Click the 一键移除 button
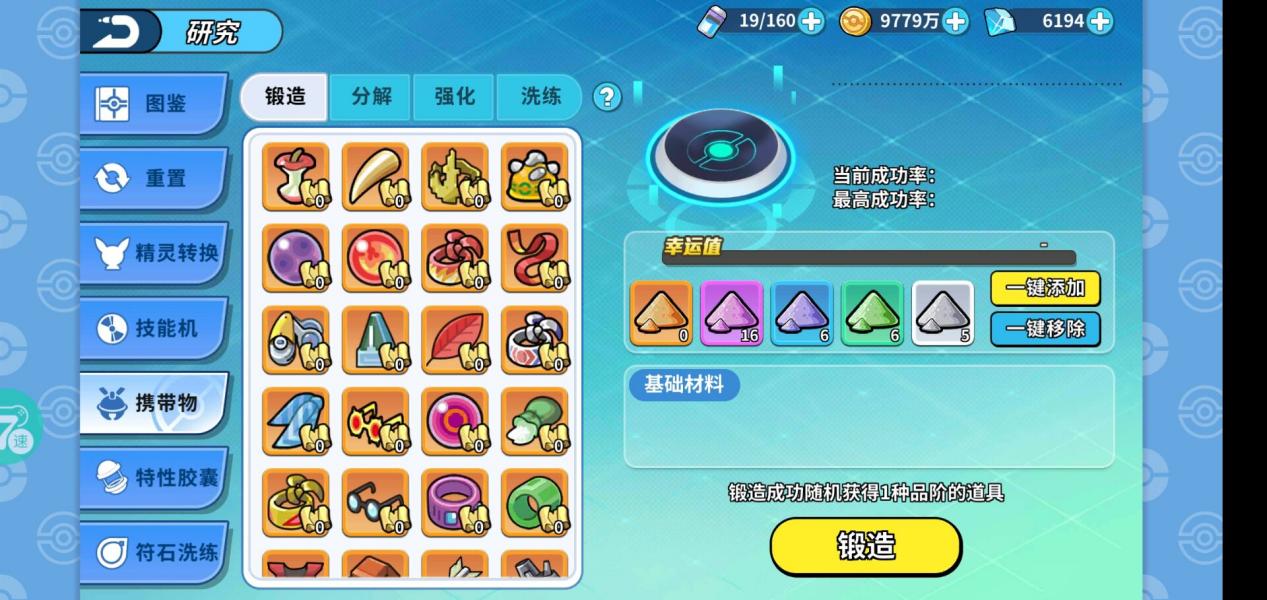The image size is (1267, 600). point(1045,329)
